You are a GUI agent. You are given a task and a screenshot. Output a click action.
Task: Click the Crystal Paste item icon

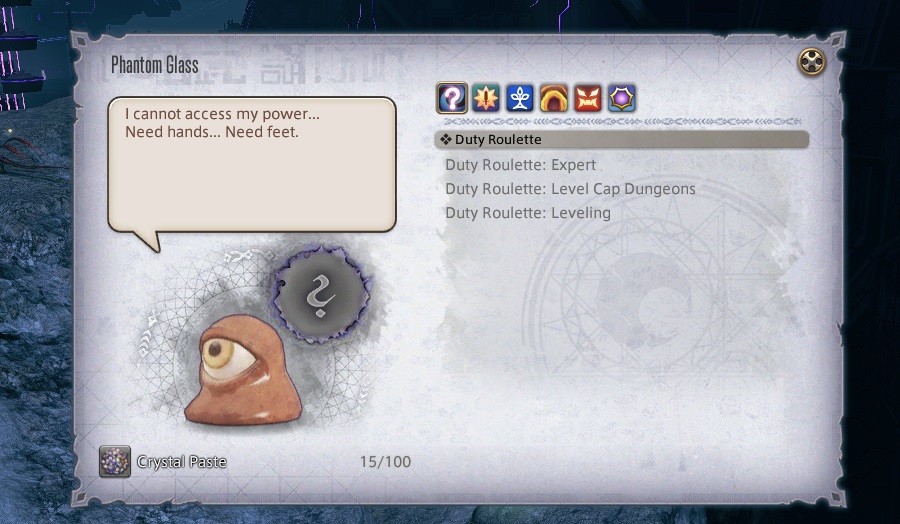(114, 461)
